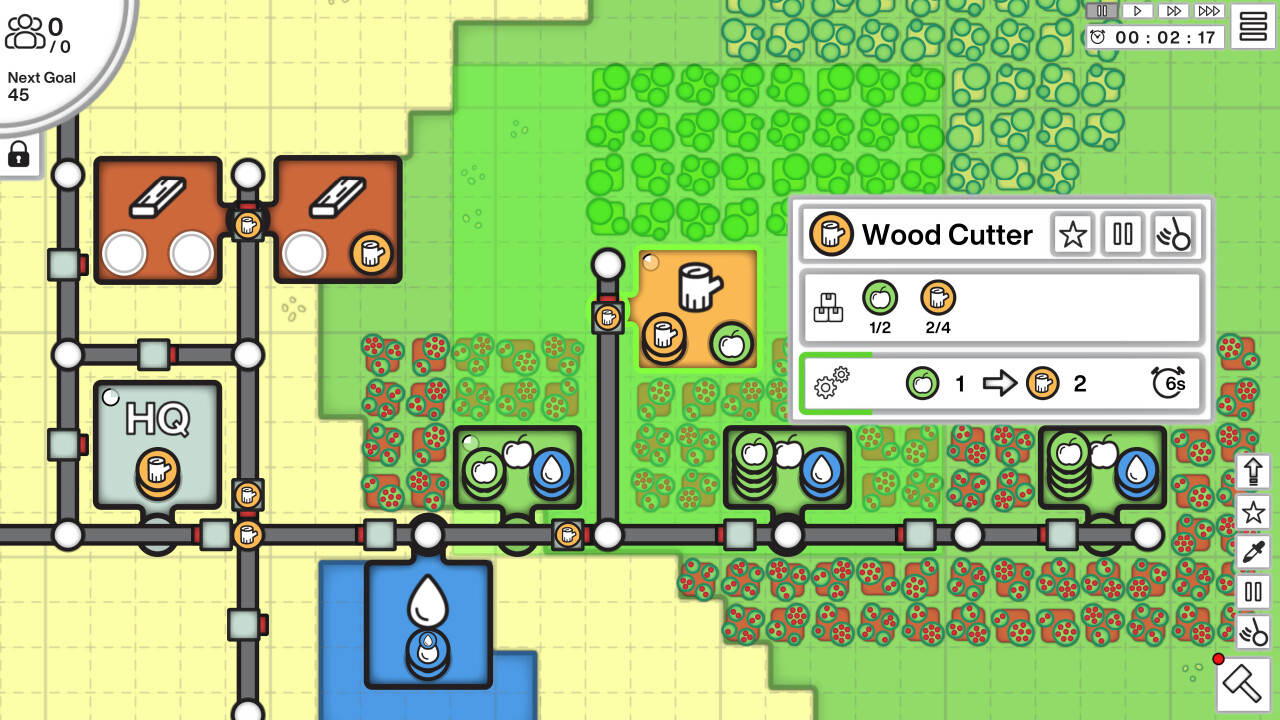The width and height of the screenshot is (1280, 720).
Task: Favorite the Wood Cutter with the star button
Action: [x=1072, y=234]
